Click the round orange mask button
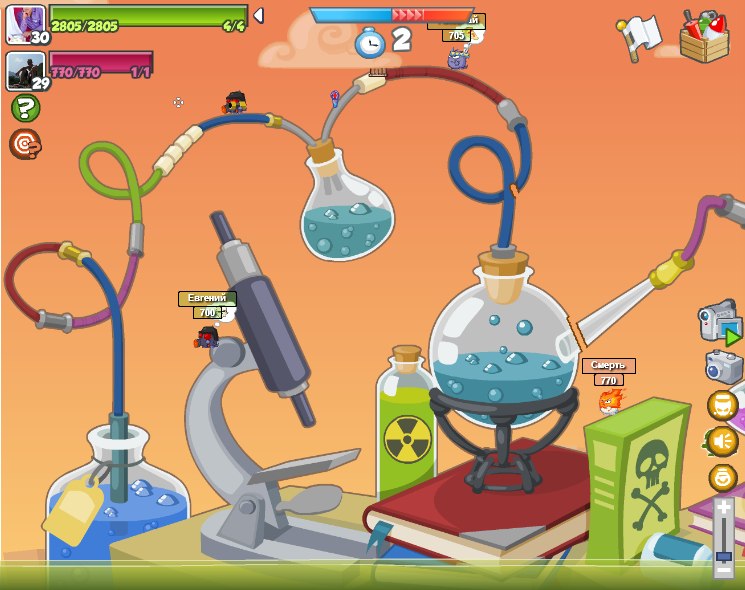Viewport: 745px width, 590px height. coord(722,405)
